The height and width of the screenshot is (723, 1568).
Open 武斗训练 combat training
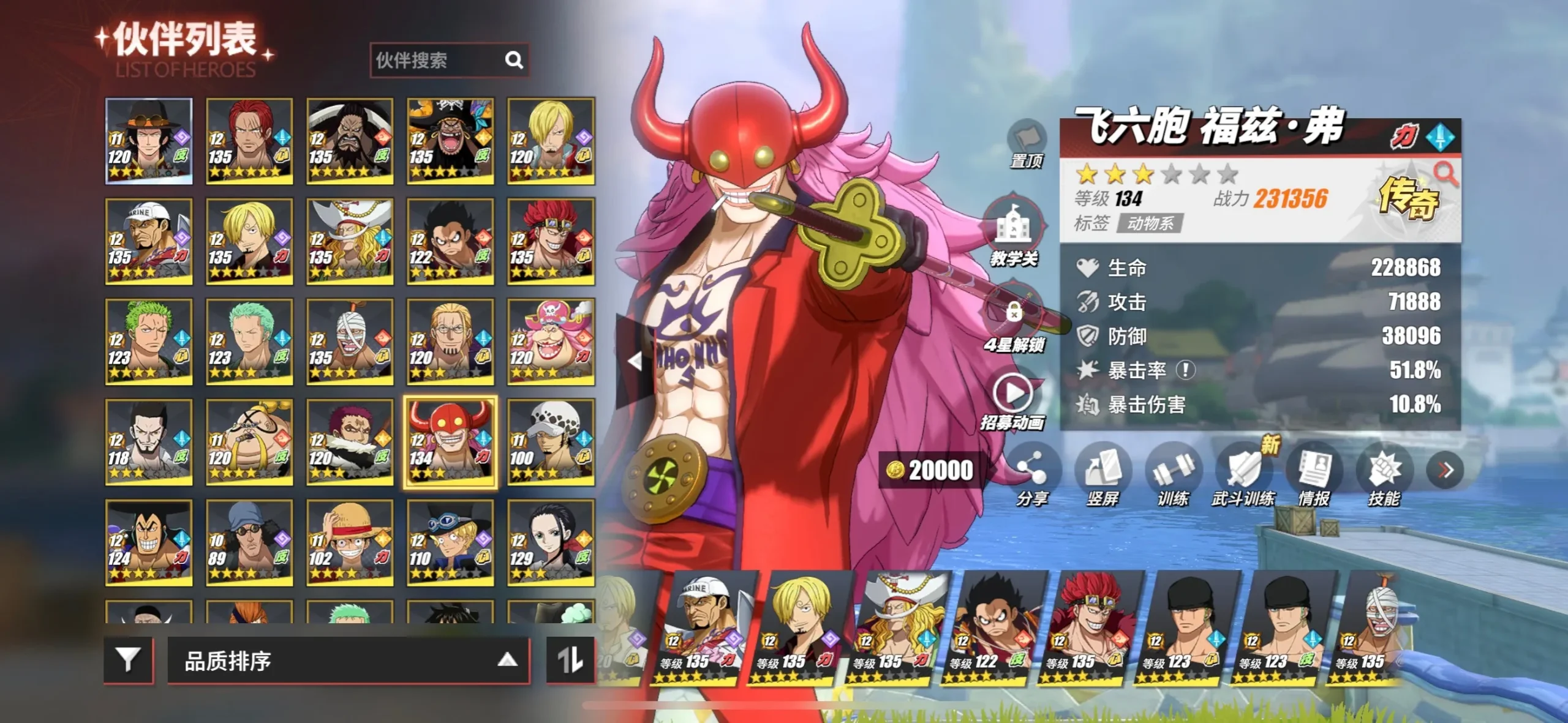[1243, 470]
